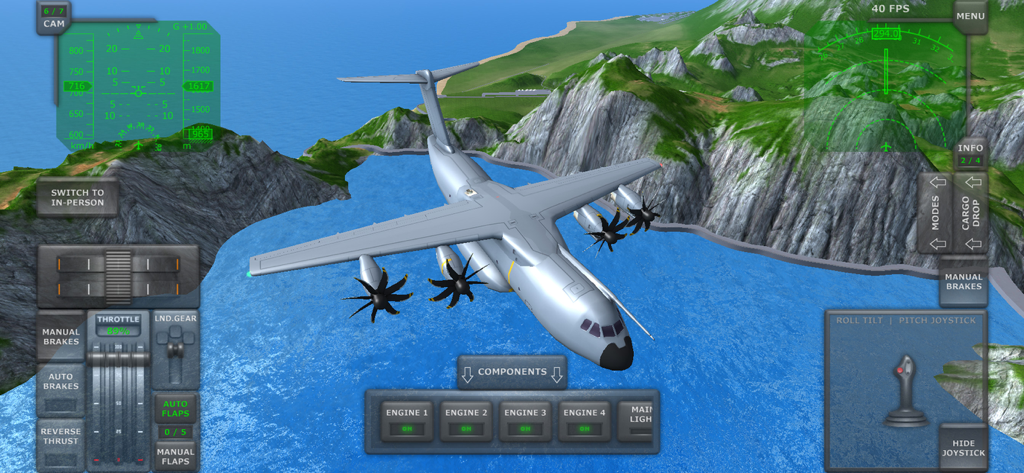Viewport: 1024px width, 473px height.
Task: Collapse the Components panel
Action: click(512, 373)
